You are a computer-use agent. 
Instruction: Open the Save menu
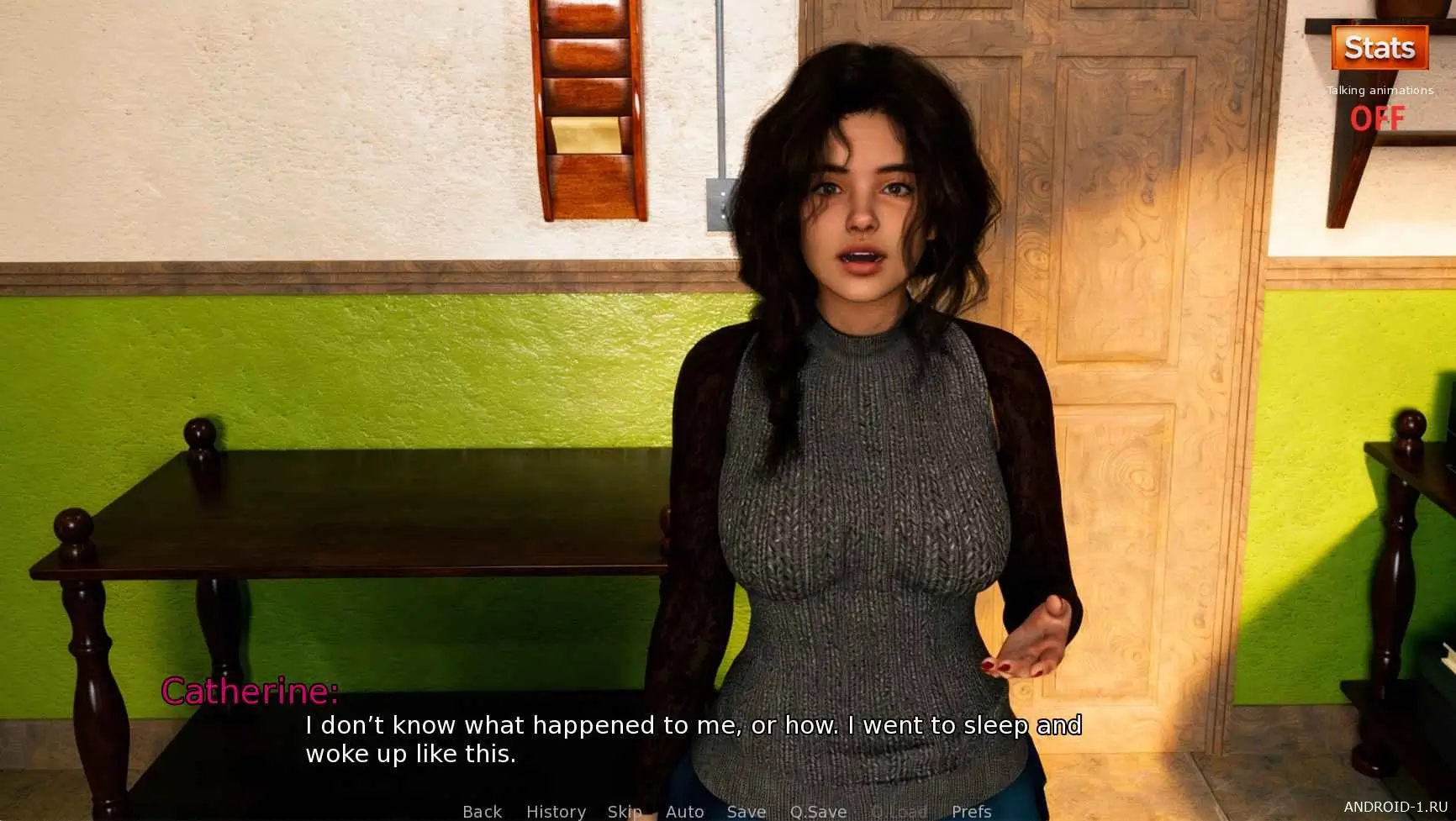point(746,811)
